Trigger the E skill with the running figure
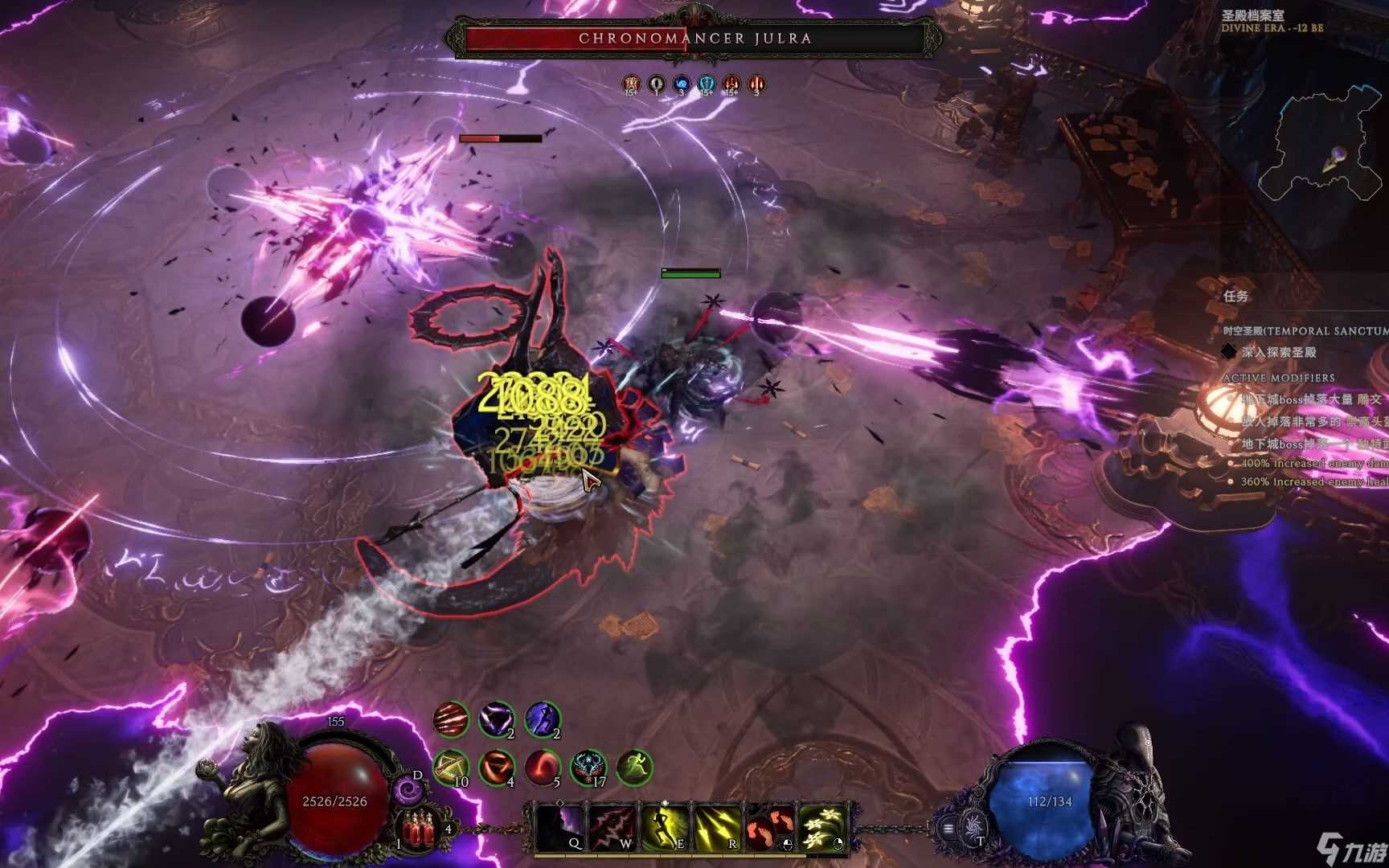This screenshot has height=868, width=1389. [x=666, y=826]
